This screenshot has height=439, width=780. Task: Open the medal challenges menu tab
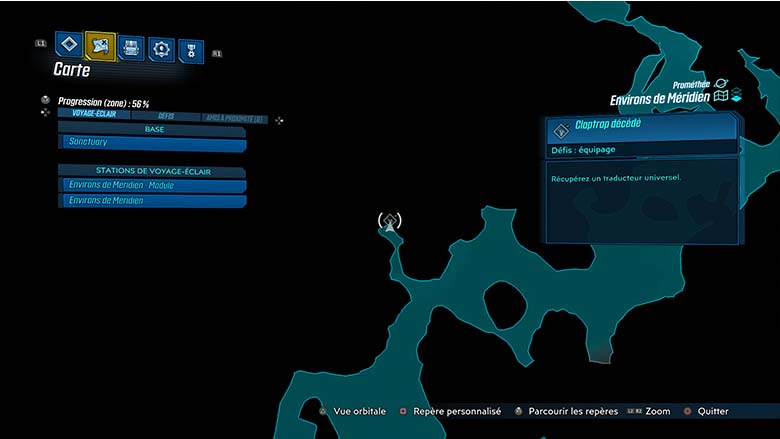tap(190, 50)
